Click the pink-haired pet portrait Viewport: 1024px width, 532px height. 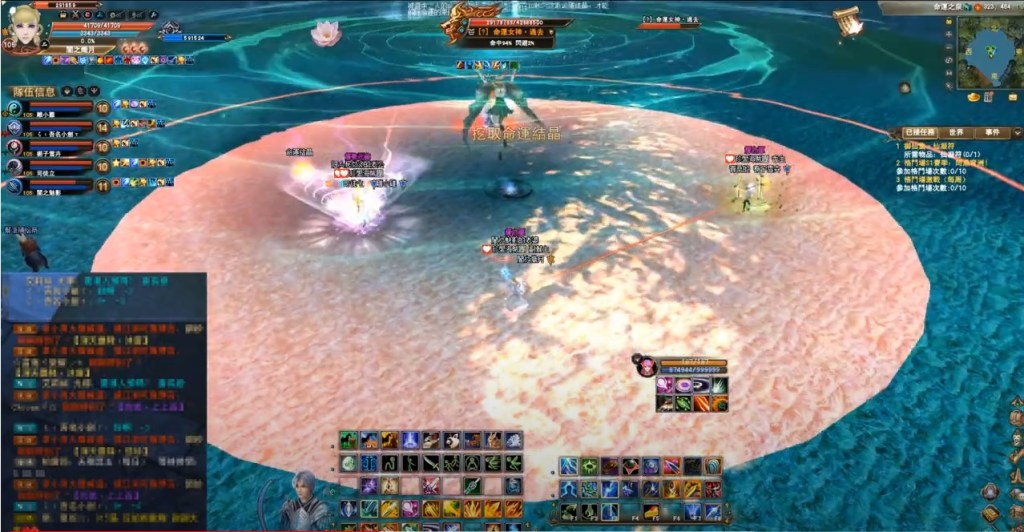click(645, 366)
